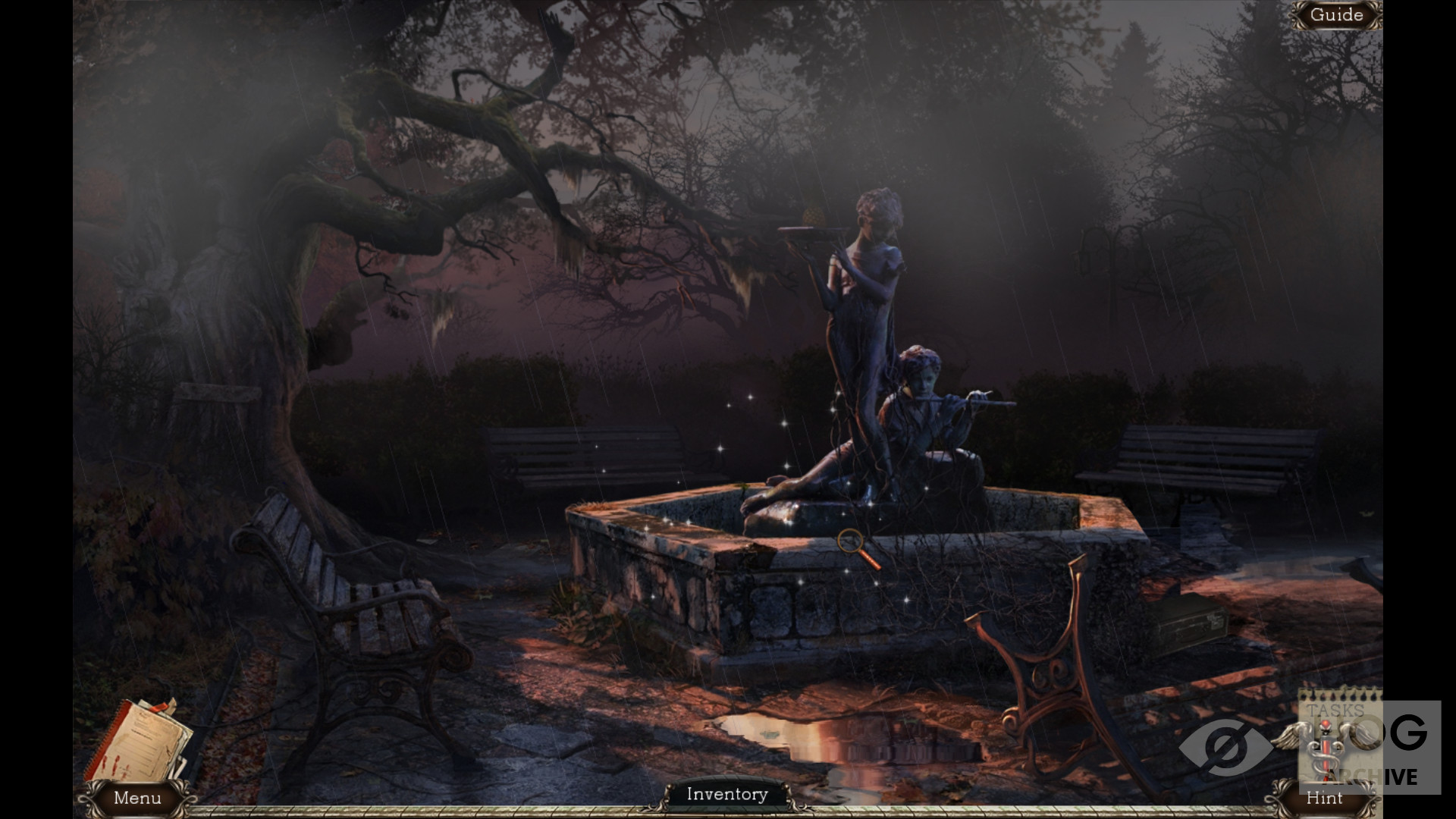Open the Menu button
The image size is (1456, 819).
tap(137, 798)
